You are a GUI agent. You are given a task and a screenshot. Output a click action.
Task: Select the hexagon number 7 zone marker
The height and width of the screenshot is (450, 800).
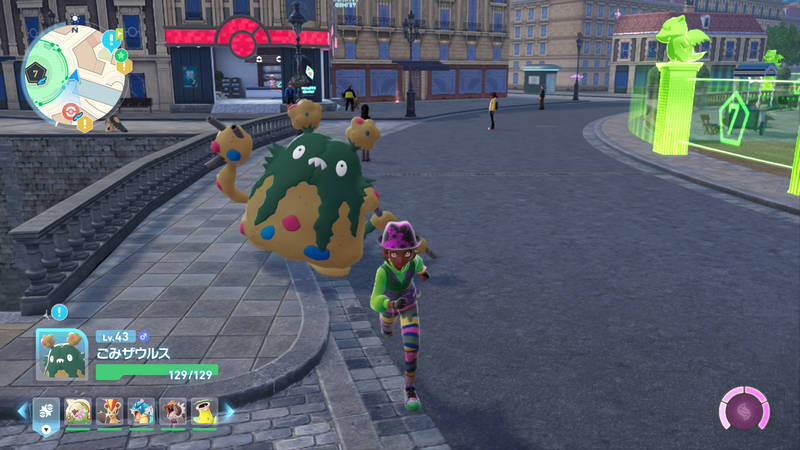click(34, 74)
